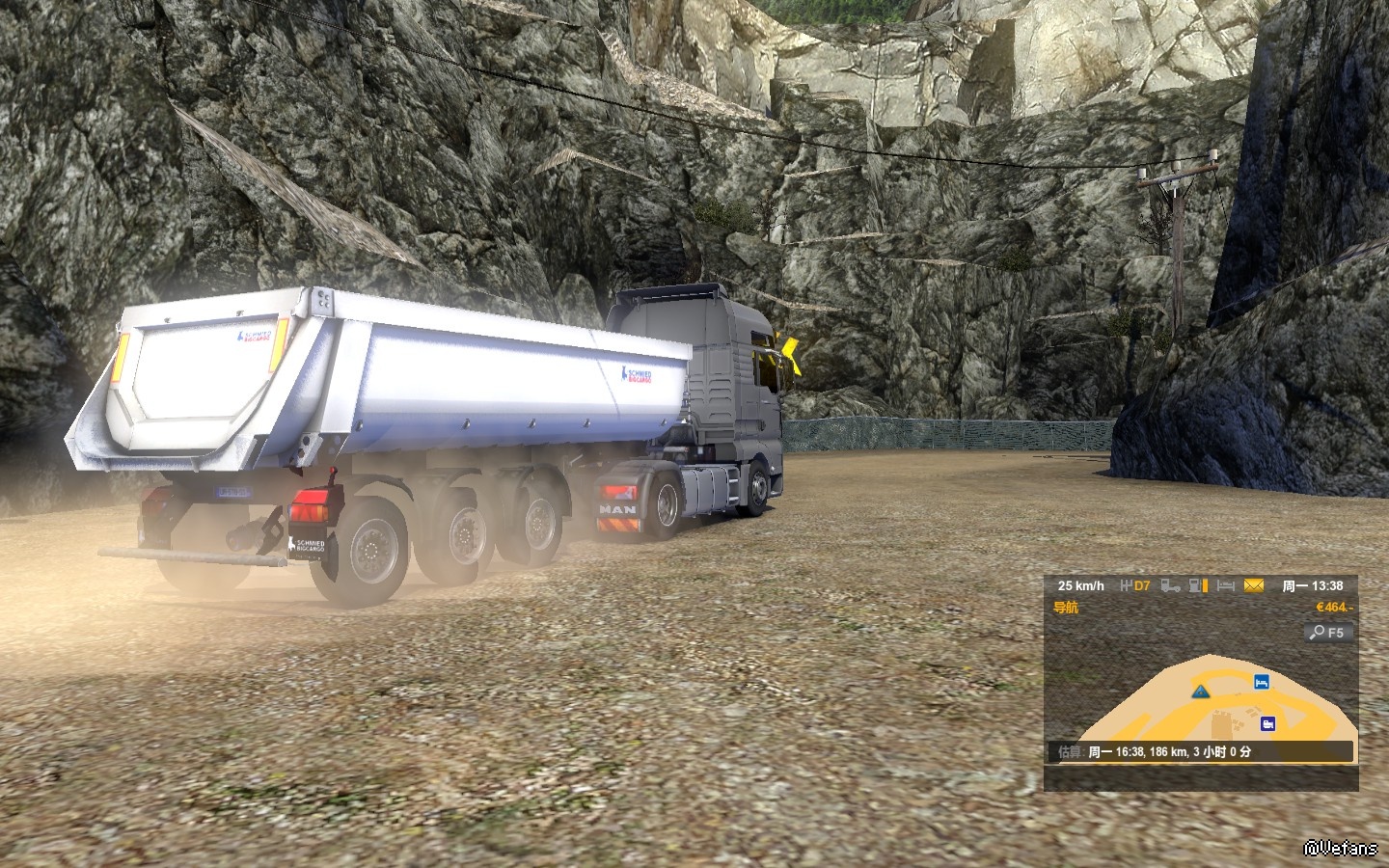1389x868 pixels.
Task: Select the fuel pump indicator icon
Action: [1198, 585]
